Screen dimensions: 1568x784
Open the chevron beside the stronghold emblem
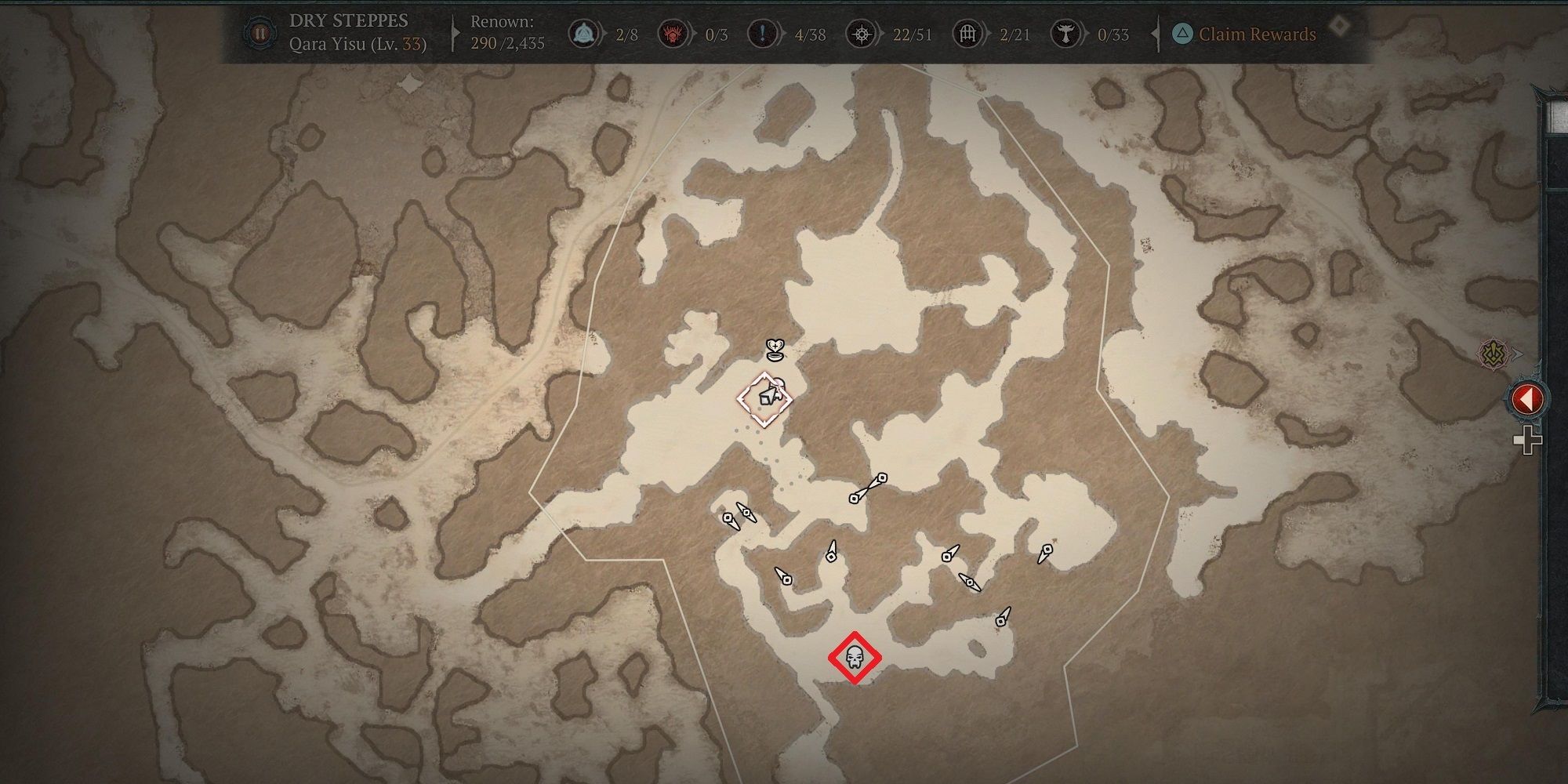pyautogui.click(x=1516, y=353)
